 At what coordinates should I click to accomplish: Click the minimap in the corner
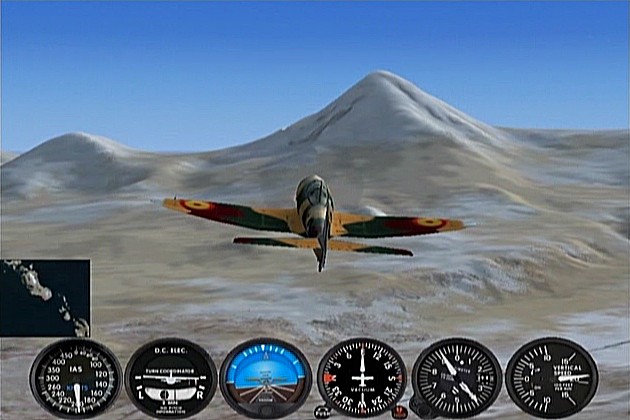(x=45, y=298)
